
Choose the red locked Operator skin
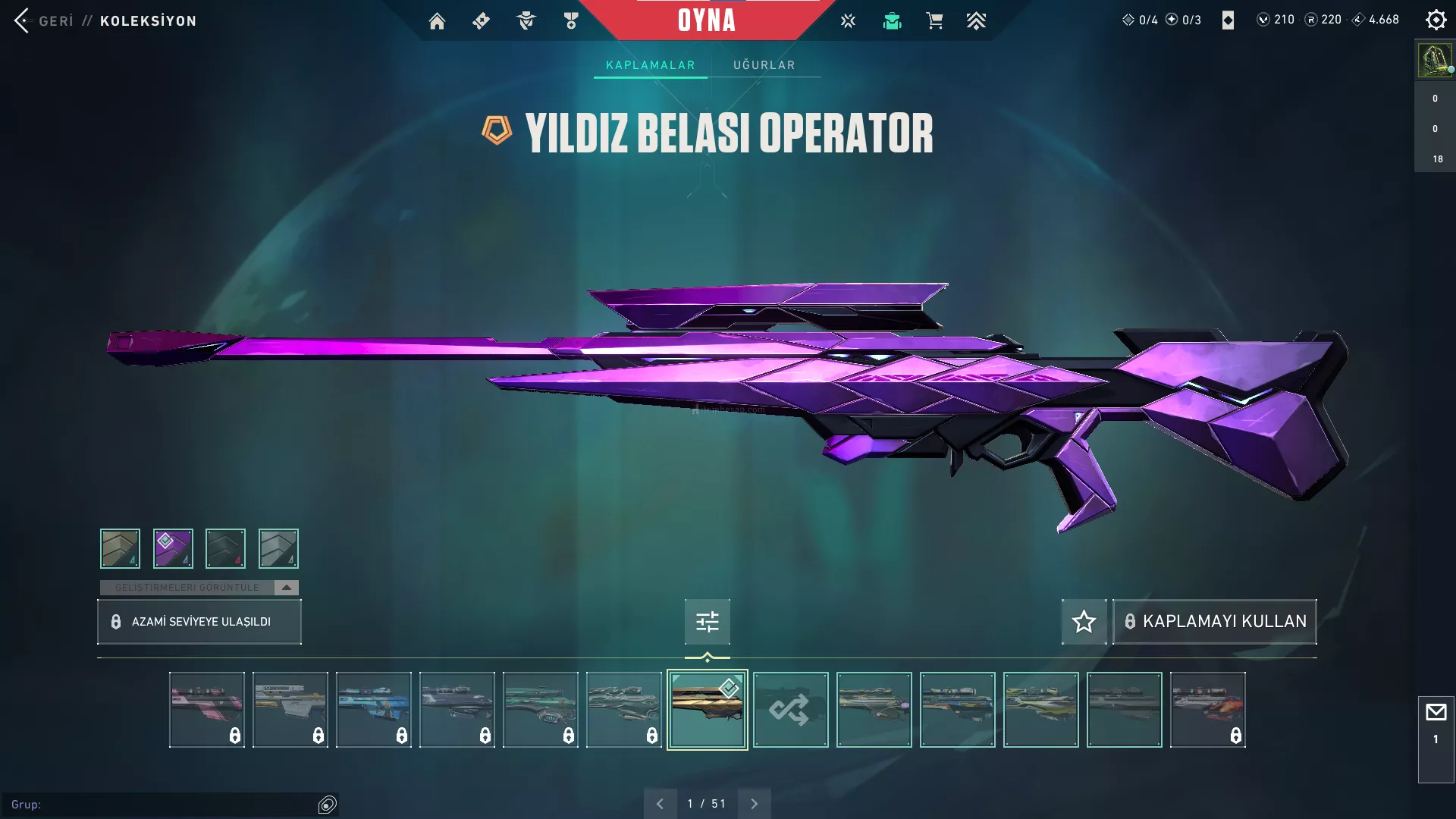pyautogui.click(x=1207, y=710)
